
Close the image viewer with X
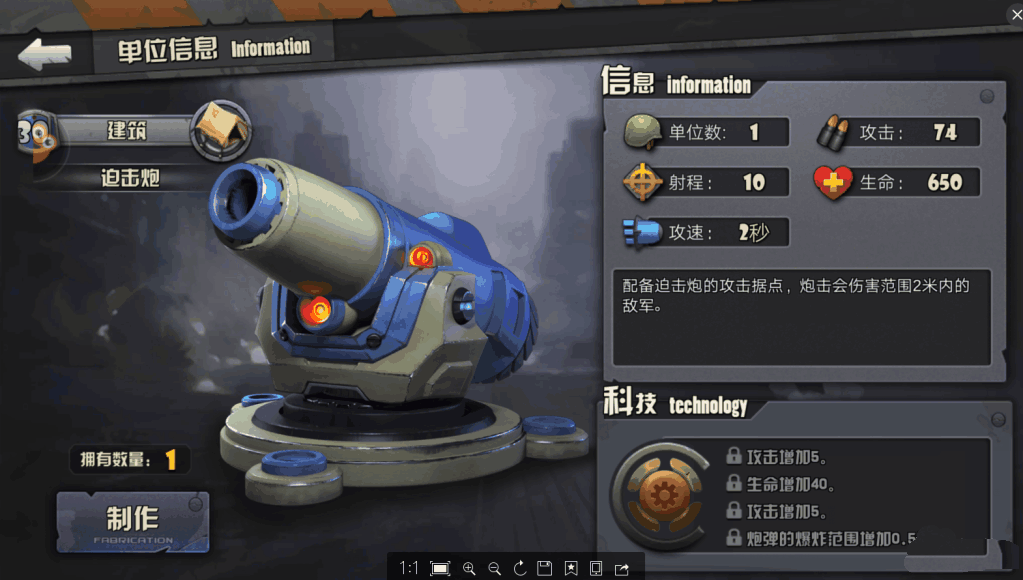point(1013,10)
